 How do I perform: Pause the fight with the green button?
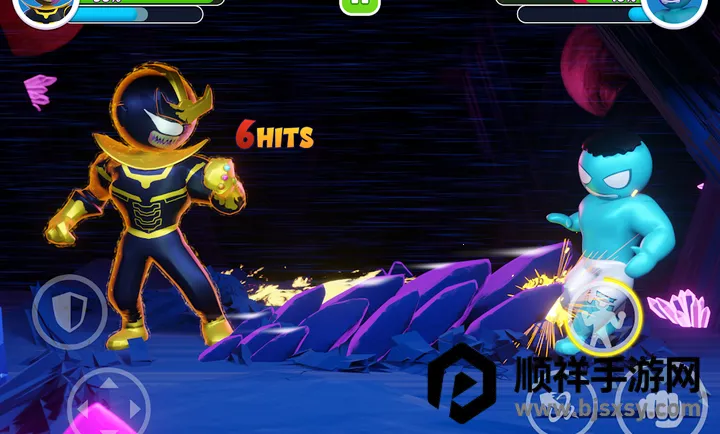pos(360,5)
